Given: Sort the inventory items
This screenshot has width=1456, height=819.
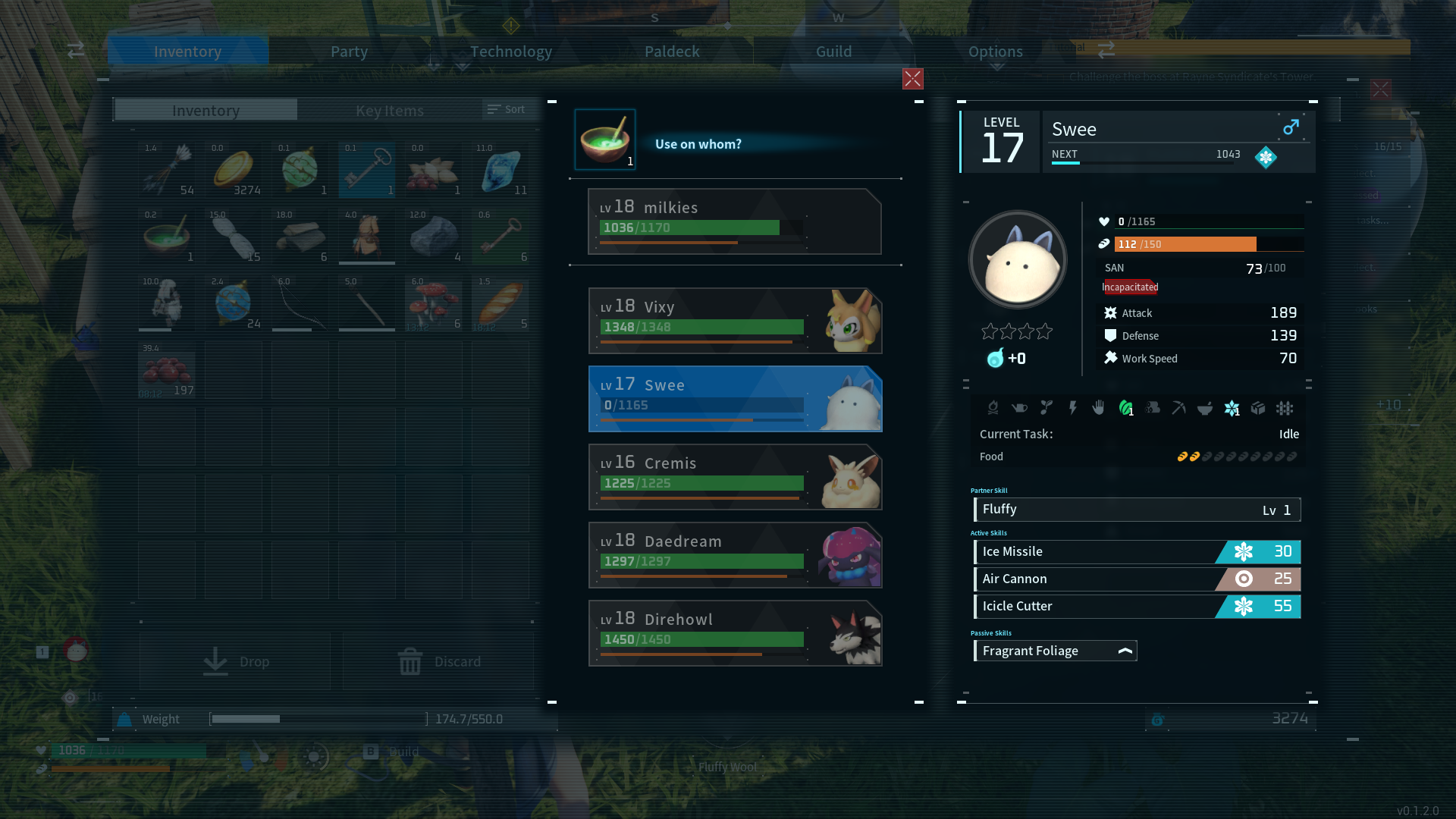Looking at the screenshot, I should point(507,110).
